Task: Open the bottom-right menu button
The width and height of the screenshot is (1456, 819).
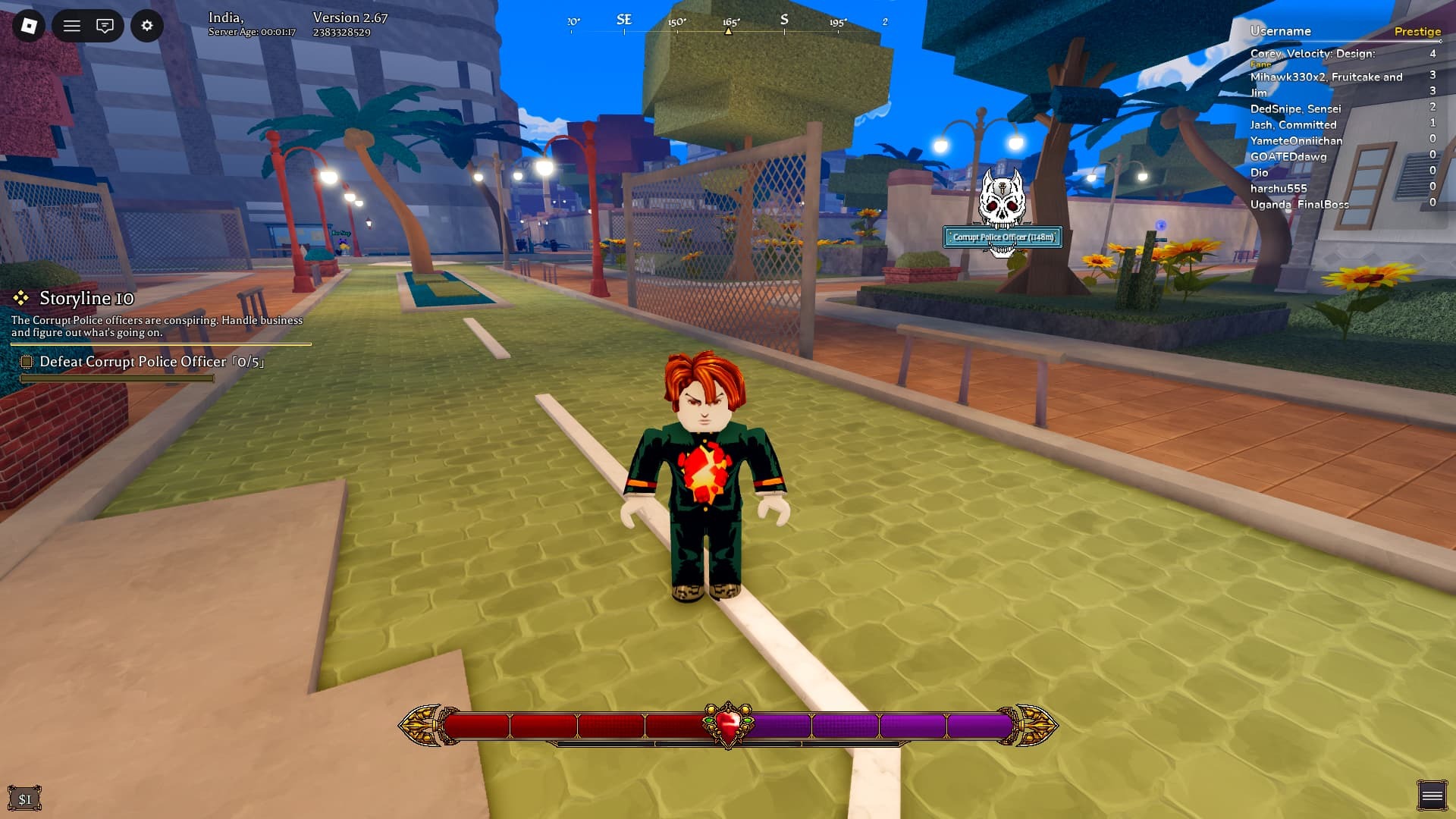Action: (1432, 795)
